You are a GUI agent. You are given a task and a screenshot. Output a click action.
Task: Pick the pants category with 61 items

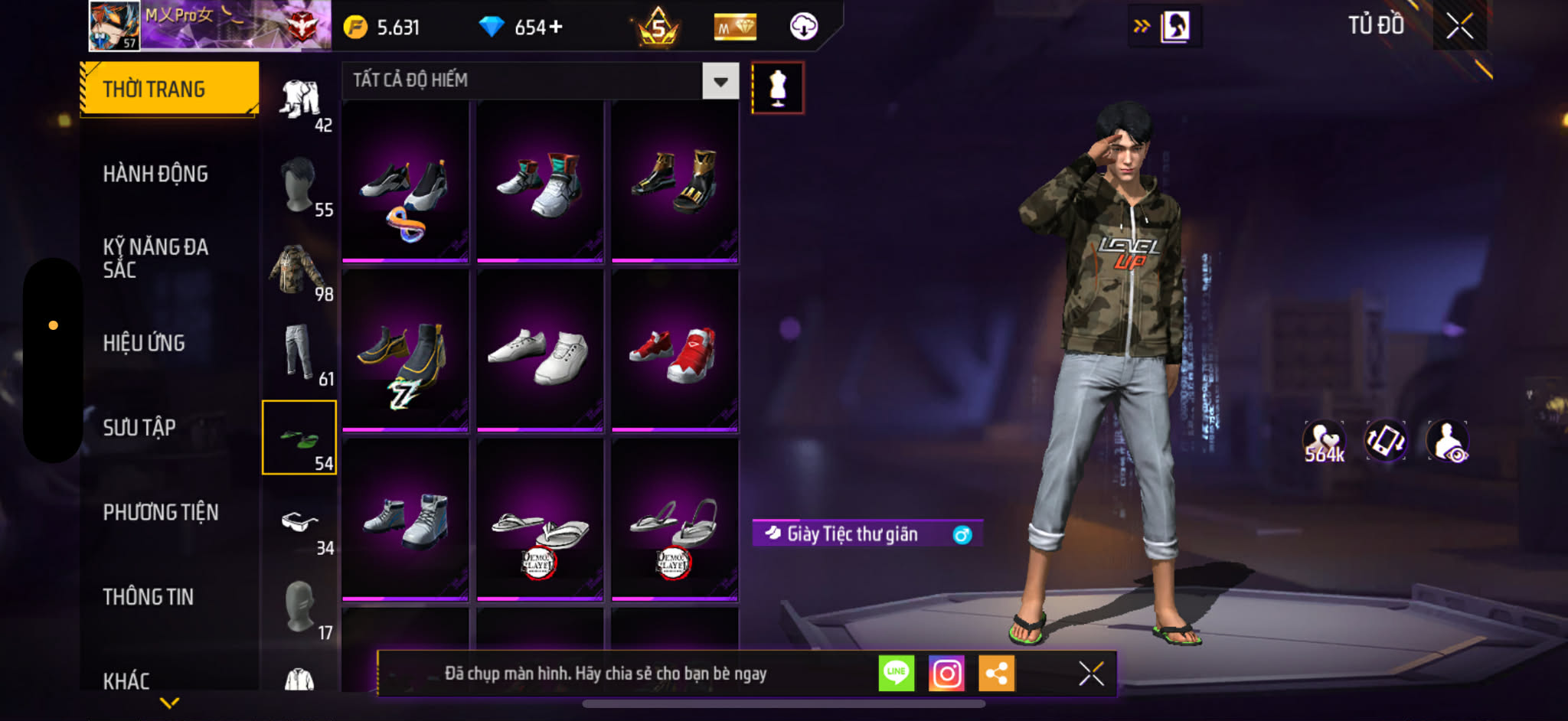pos(299,354)
